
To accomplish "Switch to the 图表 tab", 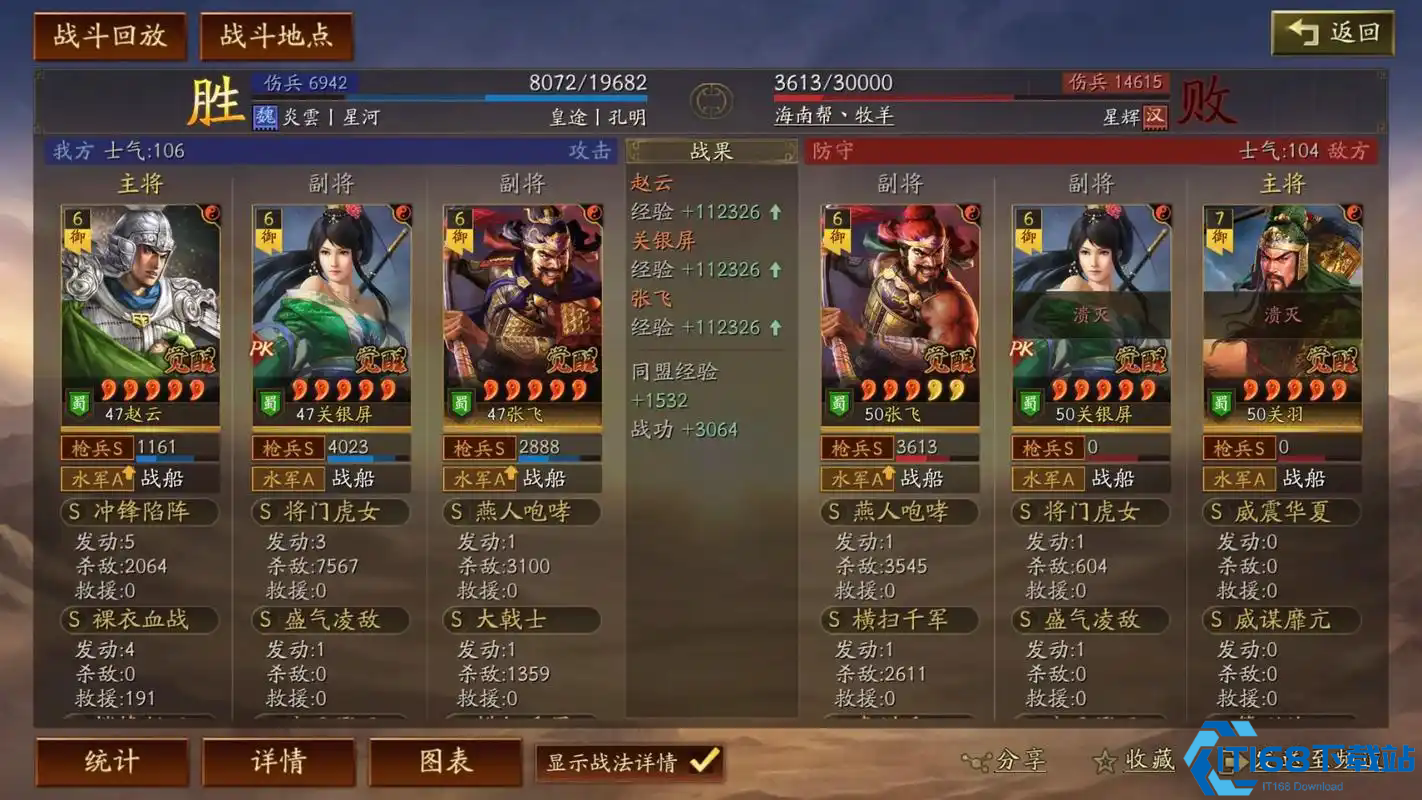I will 445,760.
